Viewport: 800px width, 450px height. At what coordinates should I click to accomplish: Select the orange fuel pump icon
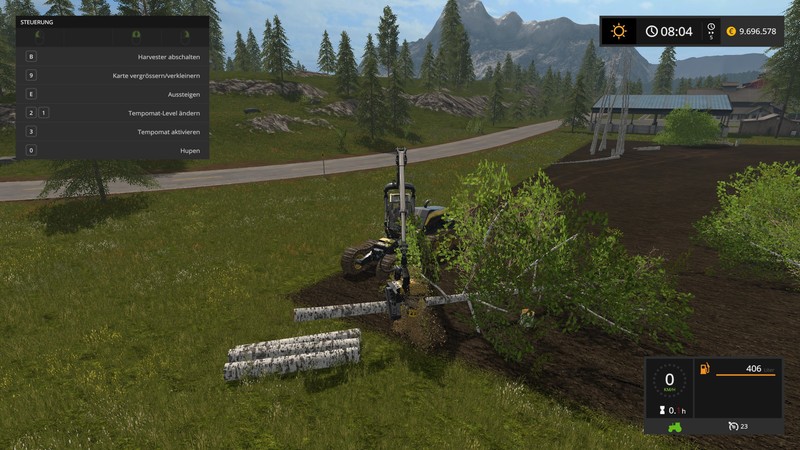coord(704,369)
